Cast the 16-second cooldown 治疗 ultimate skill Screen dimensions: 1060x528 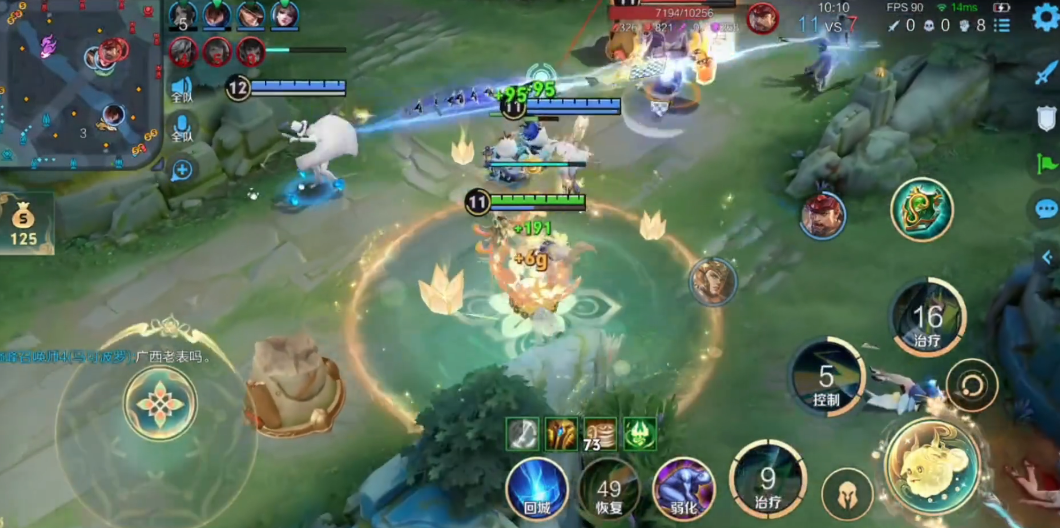click(927, 319)
